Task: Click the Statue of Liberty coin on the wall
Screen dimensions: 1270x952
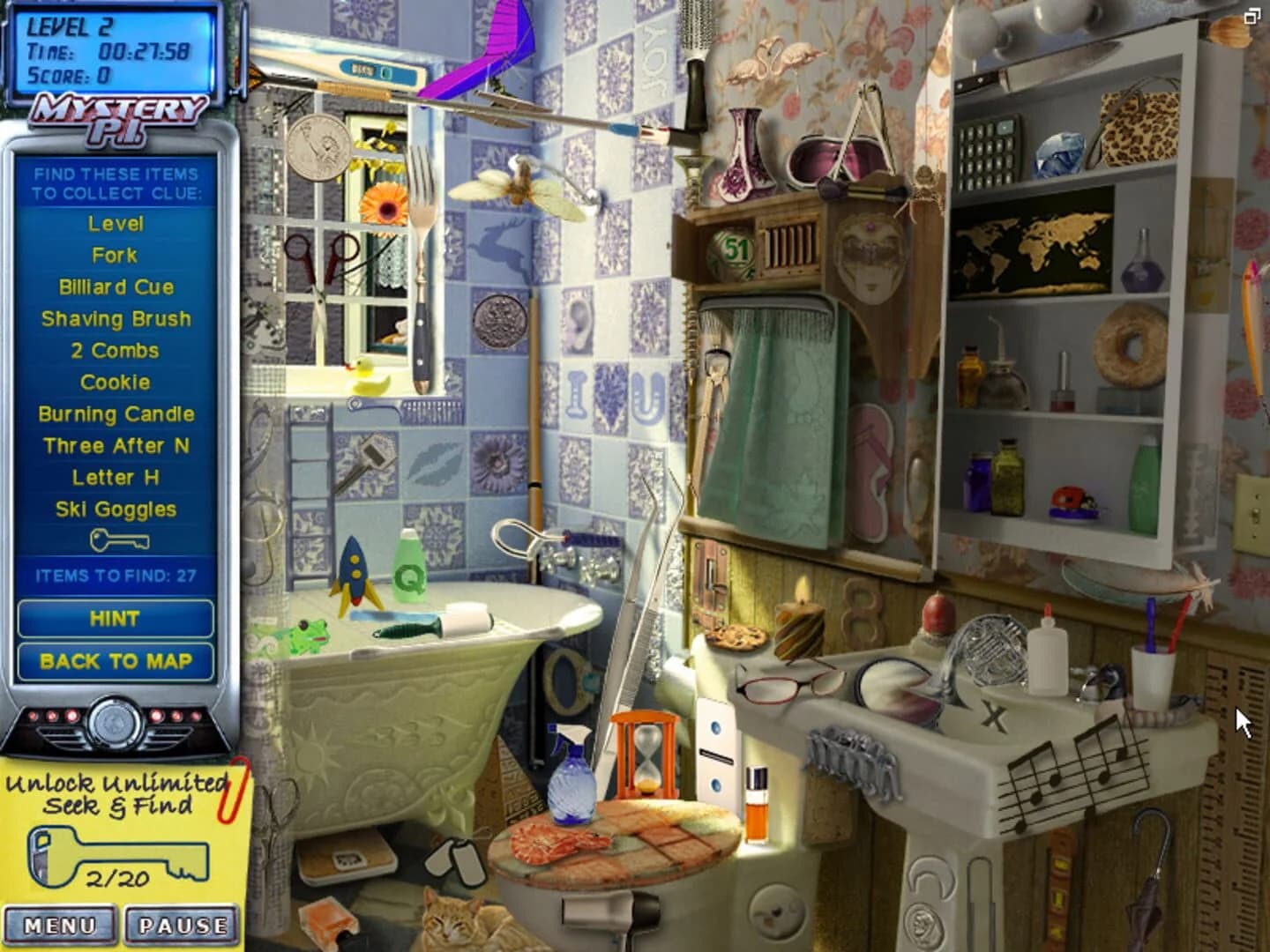Action: point(317,145)
